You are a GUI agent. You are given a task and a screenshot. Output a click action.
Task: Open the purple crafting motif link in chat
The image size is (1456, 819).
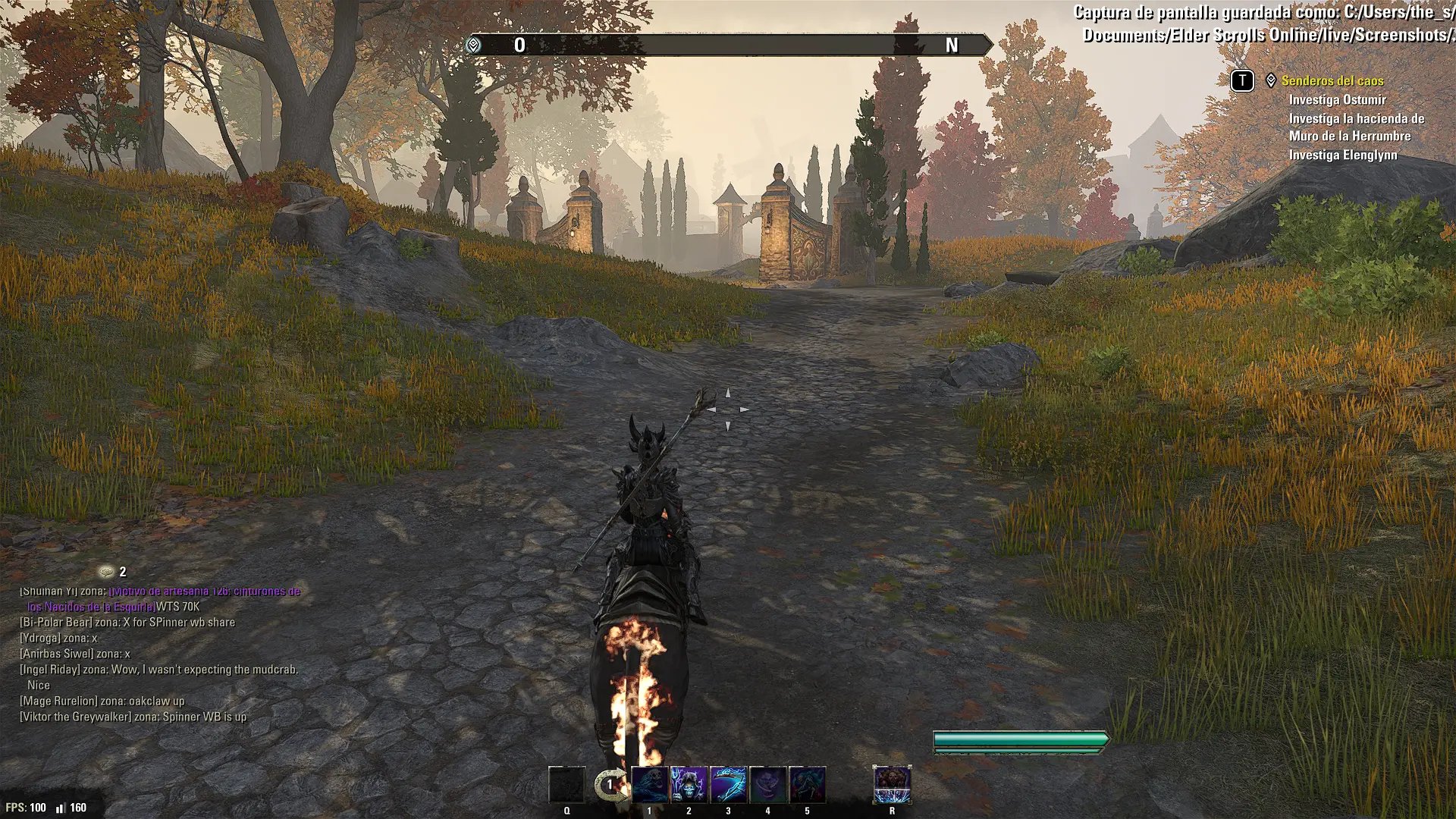pos(204,591)
